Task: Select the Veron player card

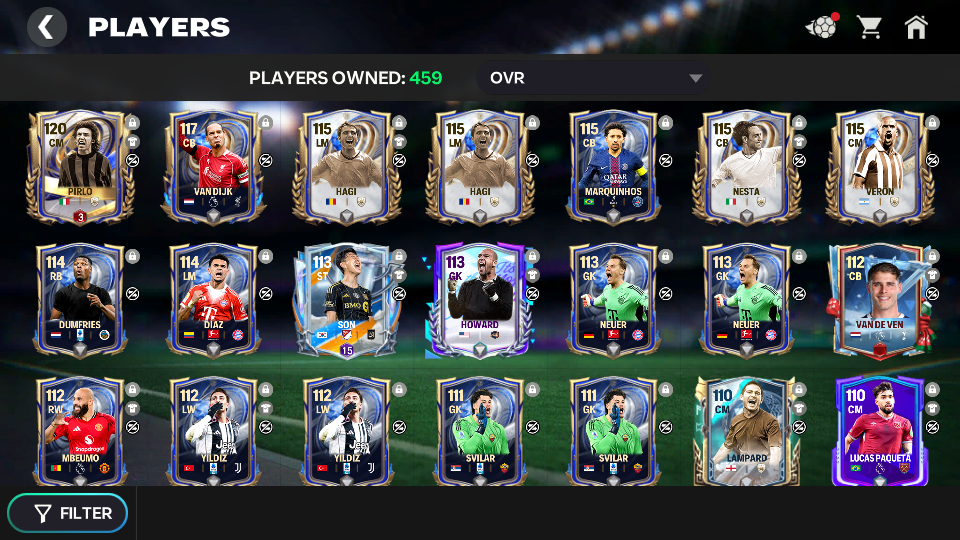Action: pyautogui.click(x=878, y=166)
